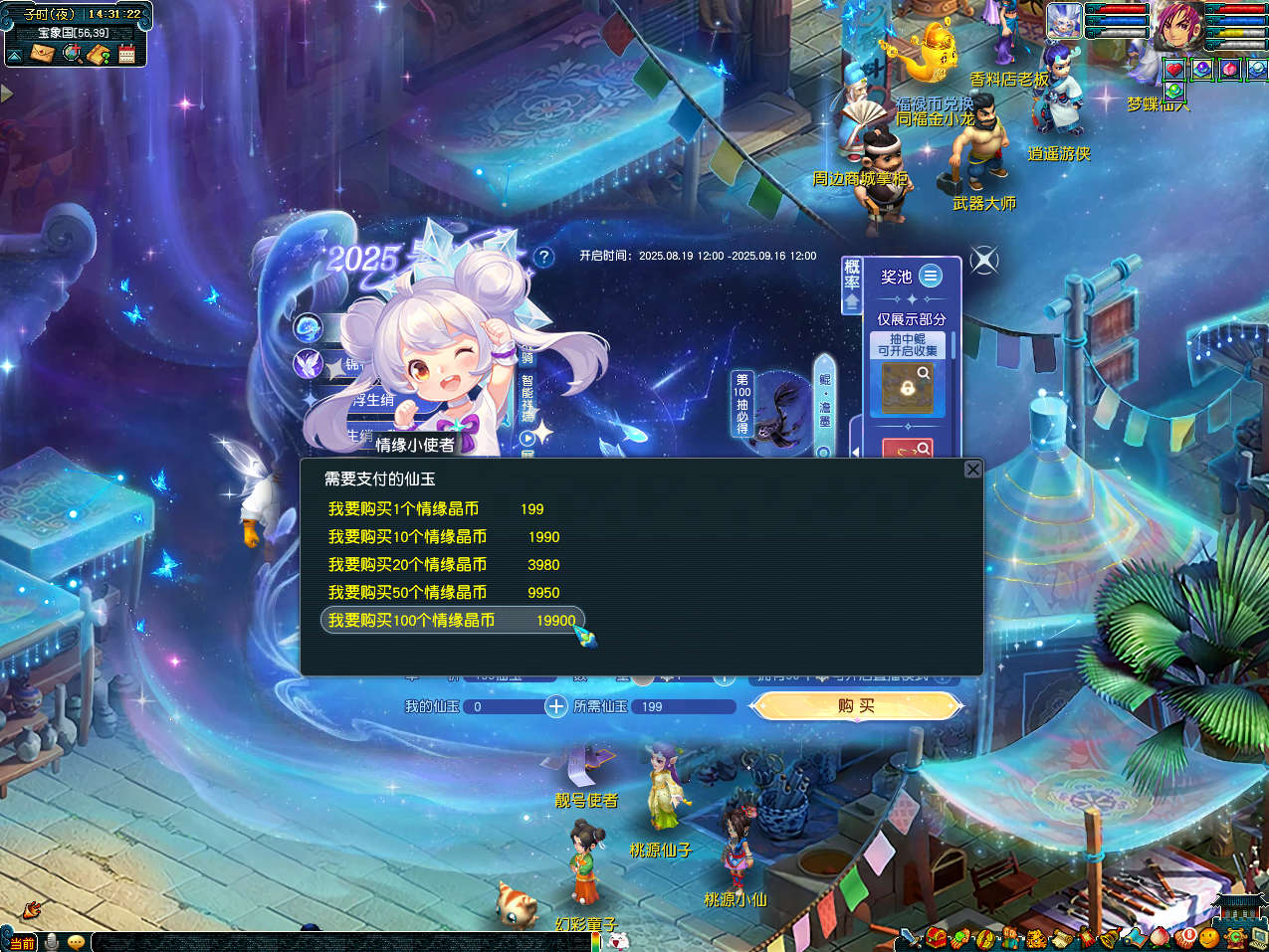Click the purple-haired player portrait
This screenshot has width=1269, height=952.
coord(1178,26)
